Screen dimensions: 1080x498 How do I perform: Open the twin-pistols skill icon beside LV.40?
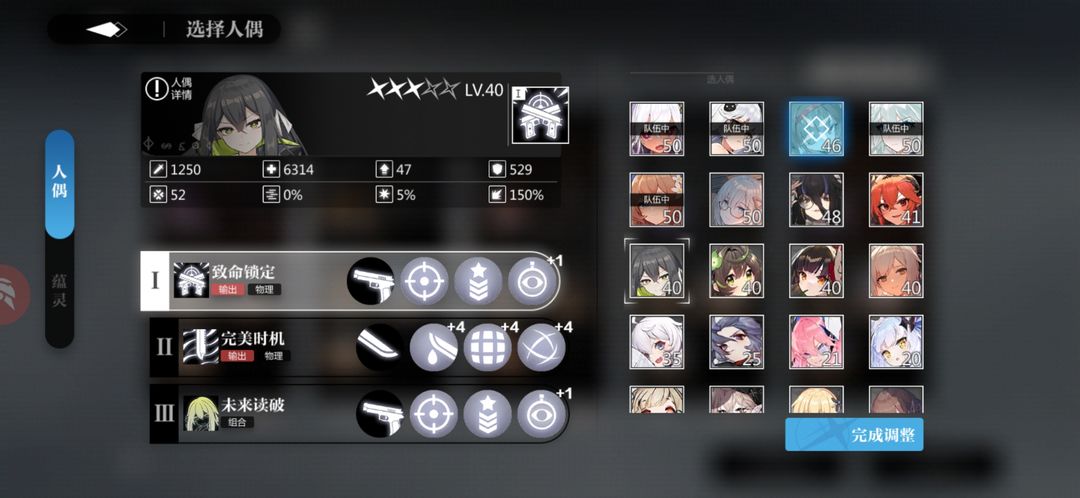(540, 115)
